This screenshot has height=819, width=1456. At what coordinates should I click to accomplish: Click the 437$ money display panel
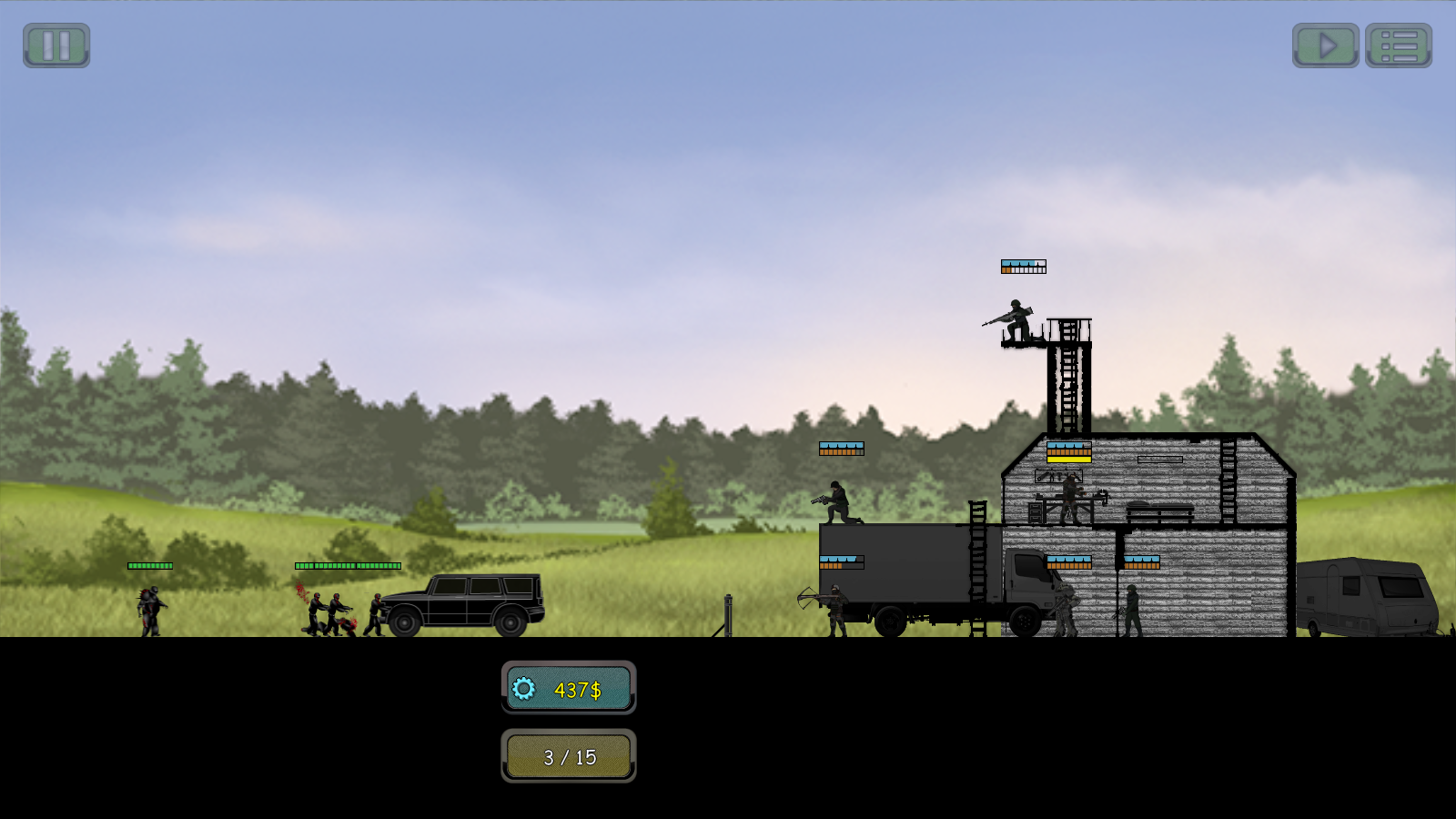click(570, 690)
